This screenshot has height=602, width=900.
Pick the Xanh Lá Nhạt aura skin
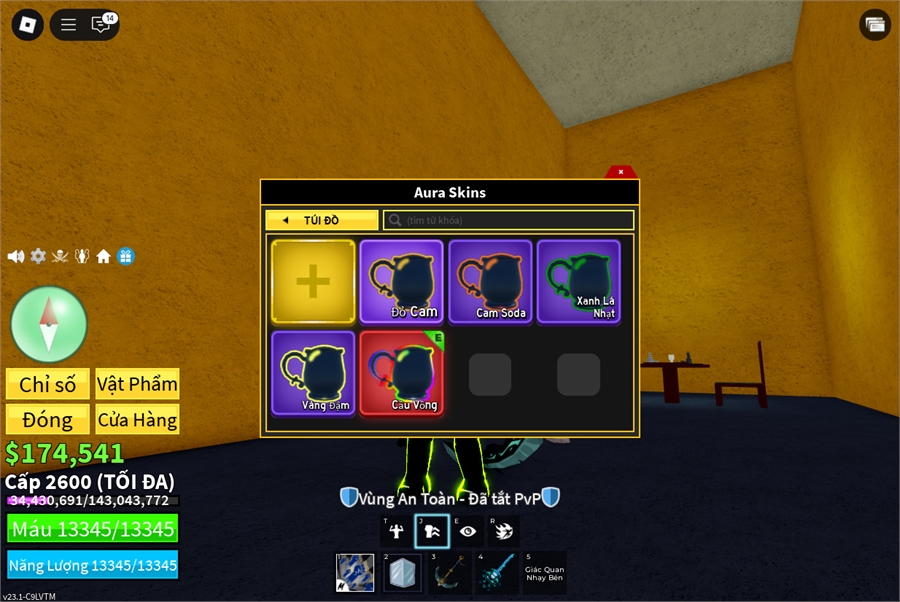pyautogui.click(x=578, y=282)
